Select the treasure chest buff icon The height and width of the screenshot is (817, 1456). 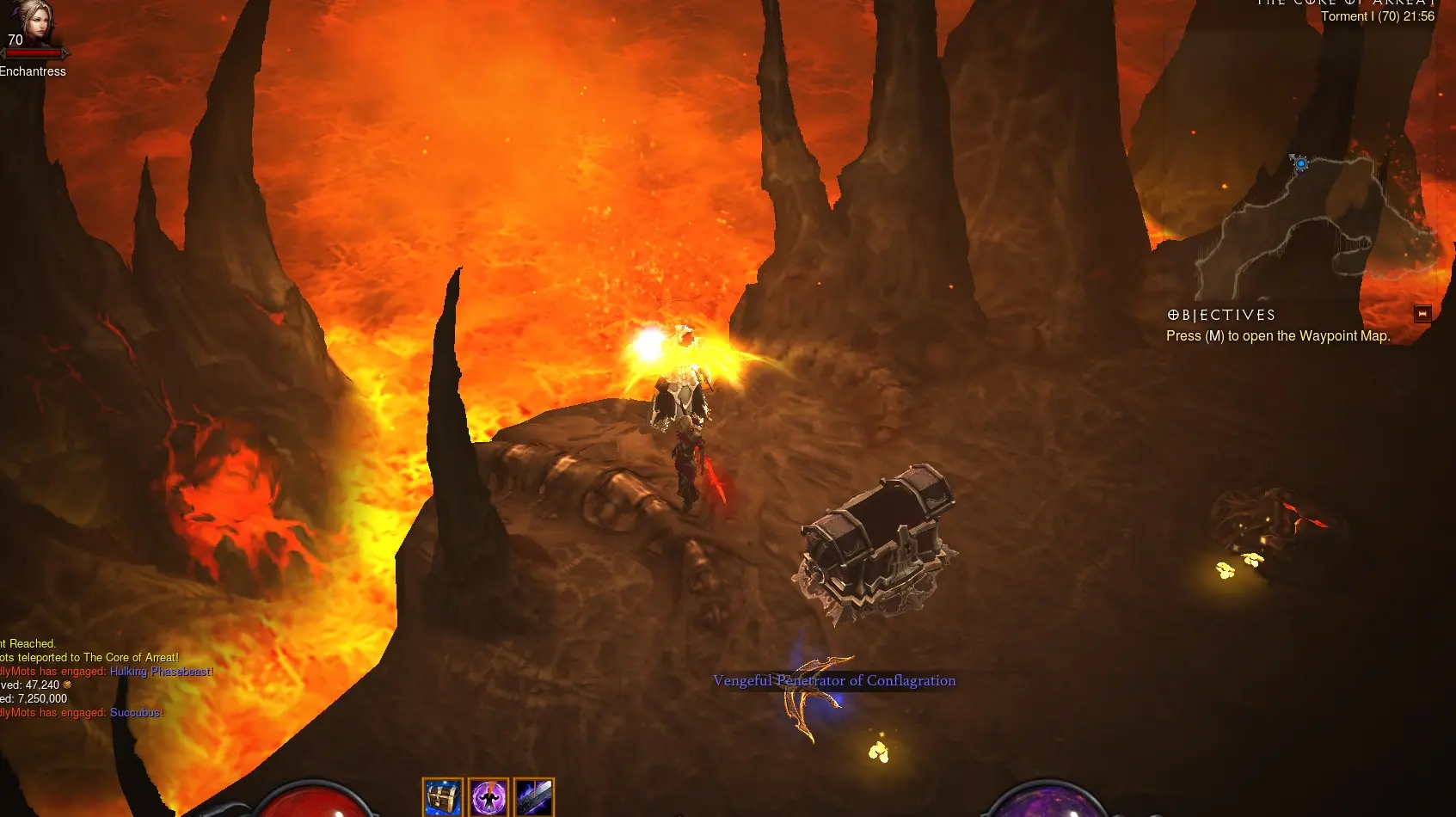click(442, 797)
